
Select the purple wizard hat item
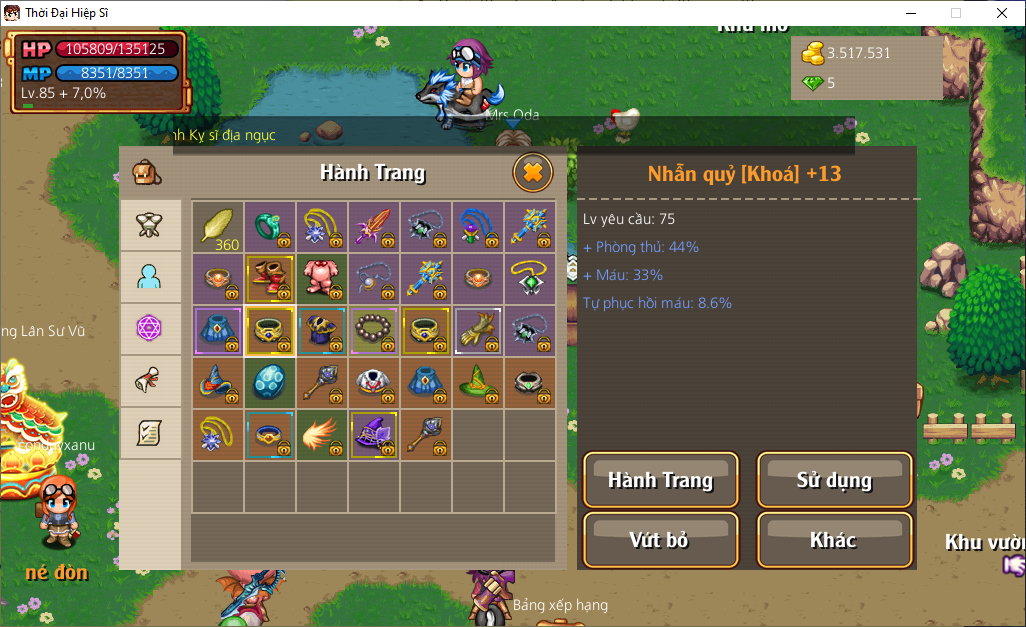point(373,433)
